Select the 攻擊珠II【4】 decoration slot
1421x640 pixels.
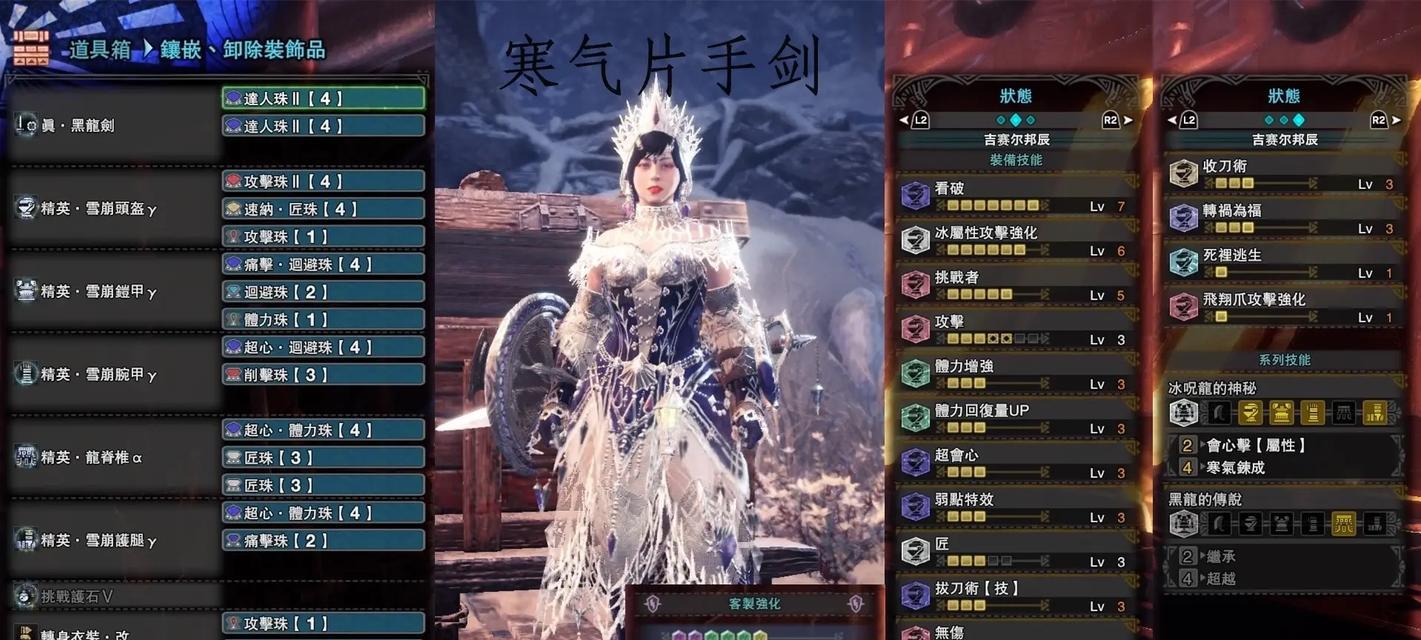pyautogui.click(x=323, y=181)
